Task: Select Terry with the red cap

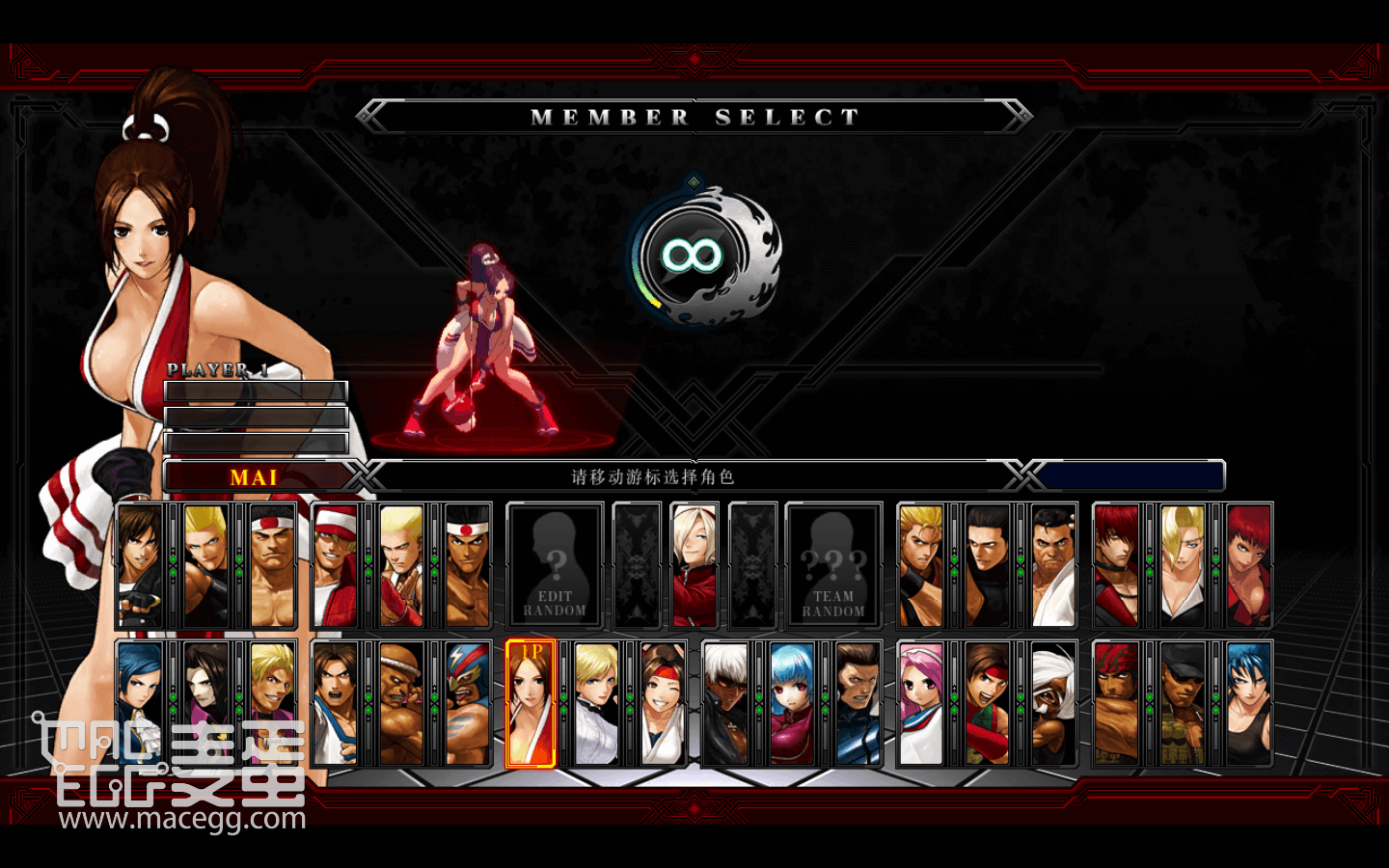Action: pyautogui.click(x=335, y=566)
